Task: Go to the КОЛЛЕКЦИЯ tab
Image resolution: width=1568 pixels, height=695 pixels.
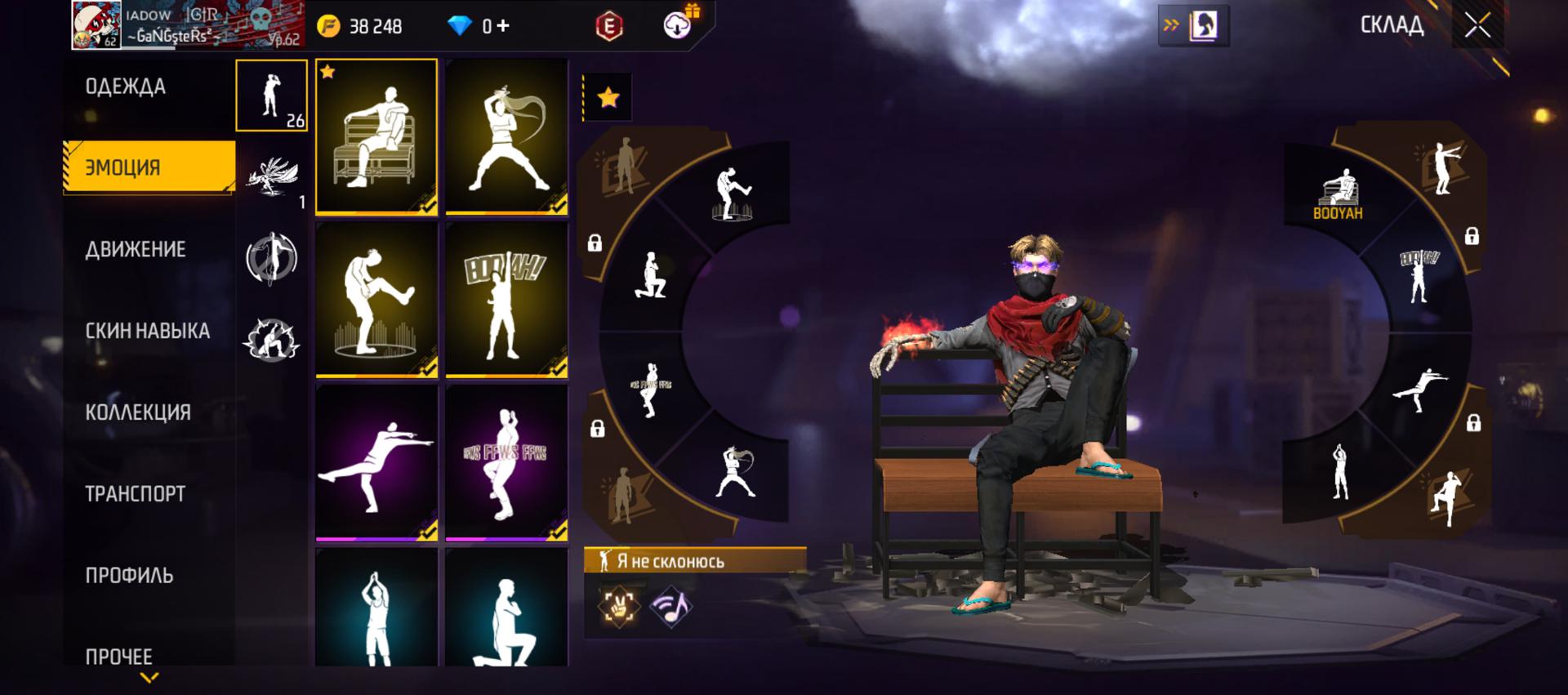Action: 138,412
